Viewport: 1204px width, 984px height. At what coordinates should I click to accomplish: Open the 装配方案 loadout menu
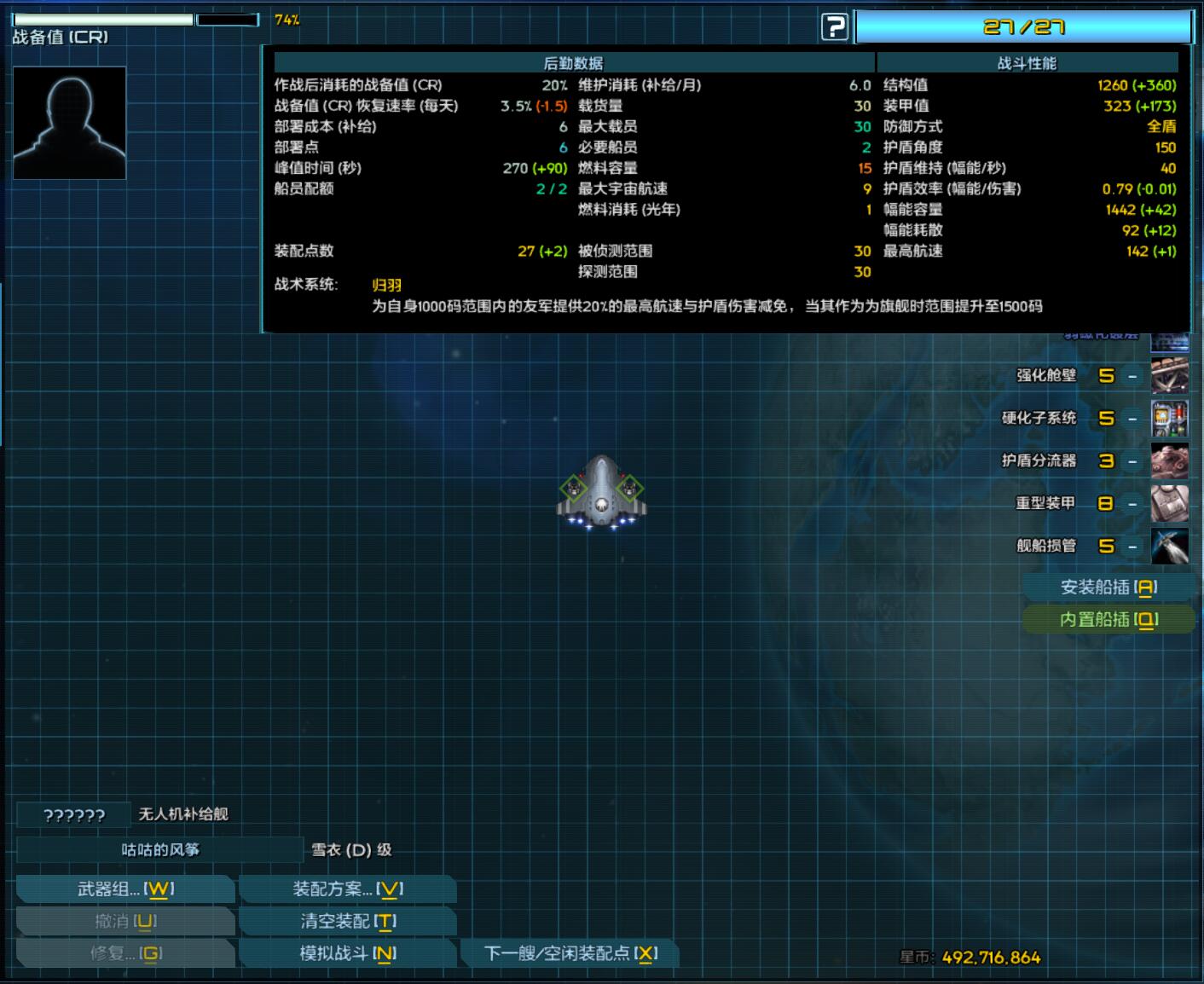(345, 888)
